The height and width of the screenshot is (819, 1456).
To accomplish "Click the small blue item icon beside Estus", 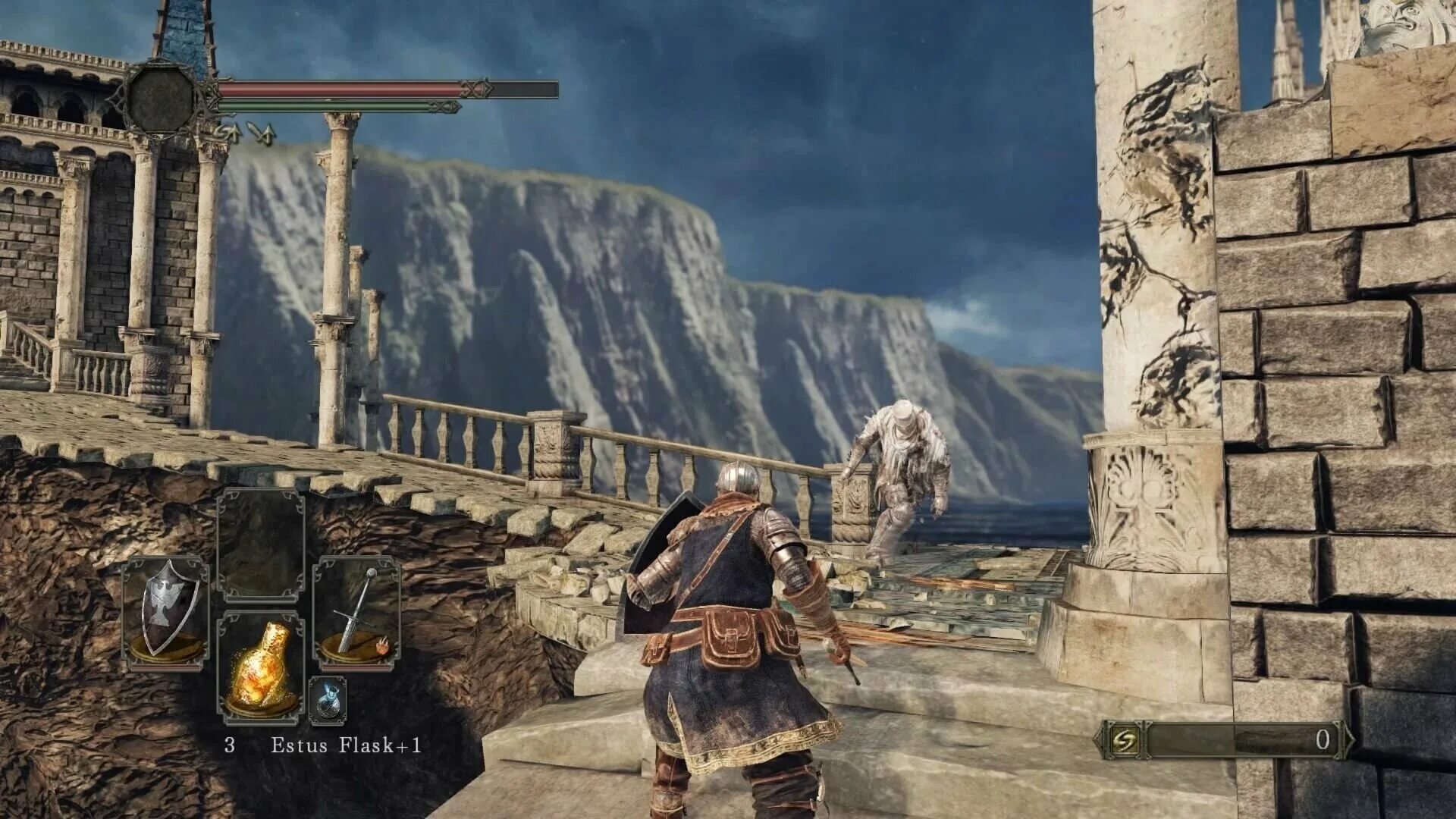I will (x=328, y=699).
